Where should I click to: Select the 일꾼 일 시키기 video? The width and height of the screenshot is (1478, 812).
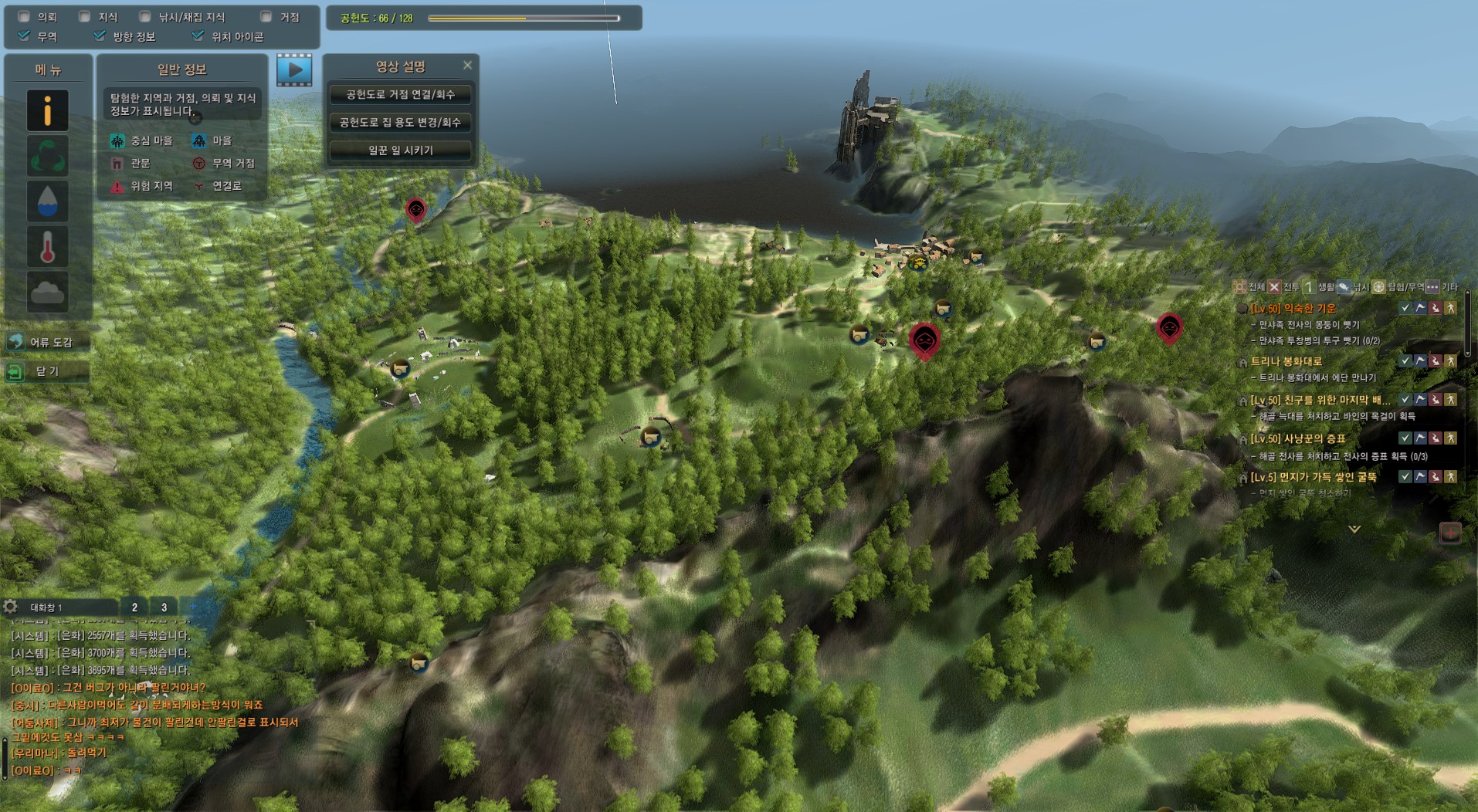coord(400,151)
